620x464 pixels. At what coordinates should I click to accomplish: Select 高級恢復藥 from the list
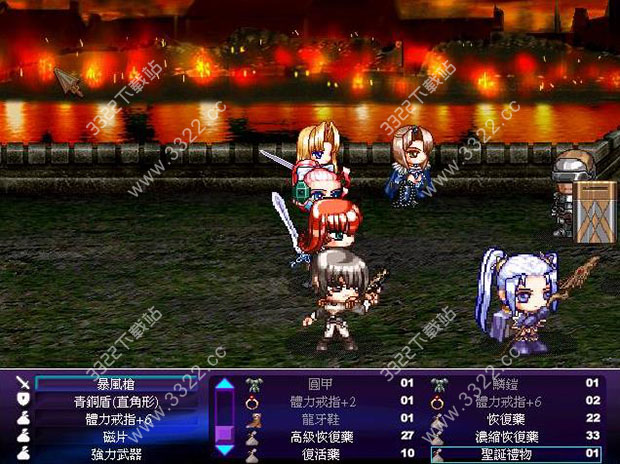click(x=320, y=437)
